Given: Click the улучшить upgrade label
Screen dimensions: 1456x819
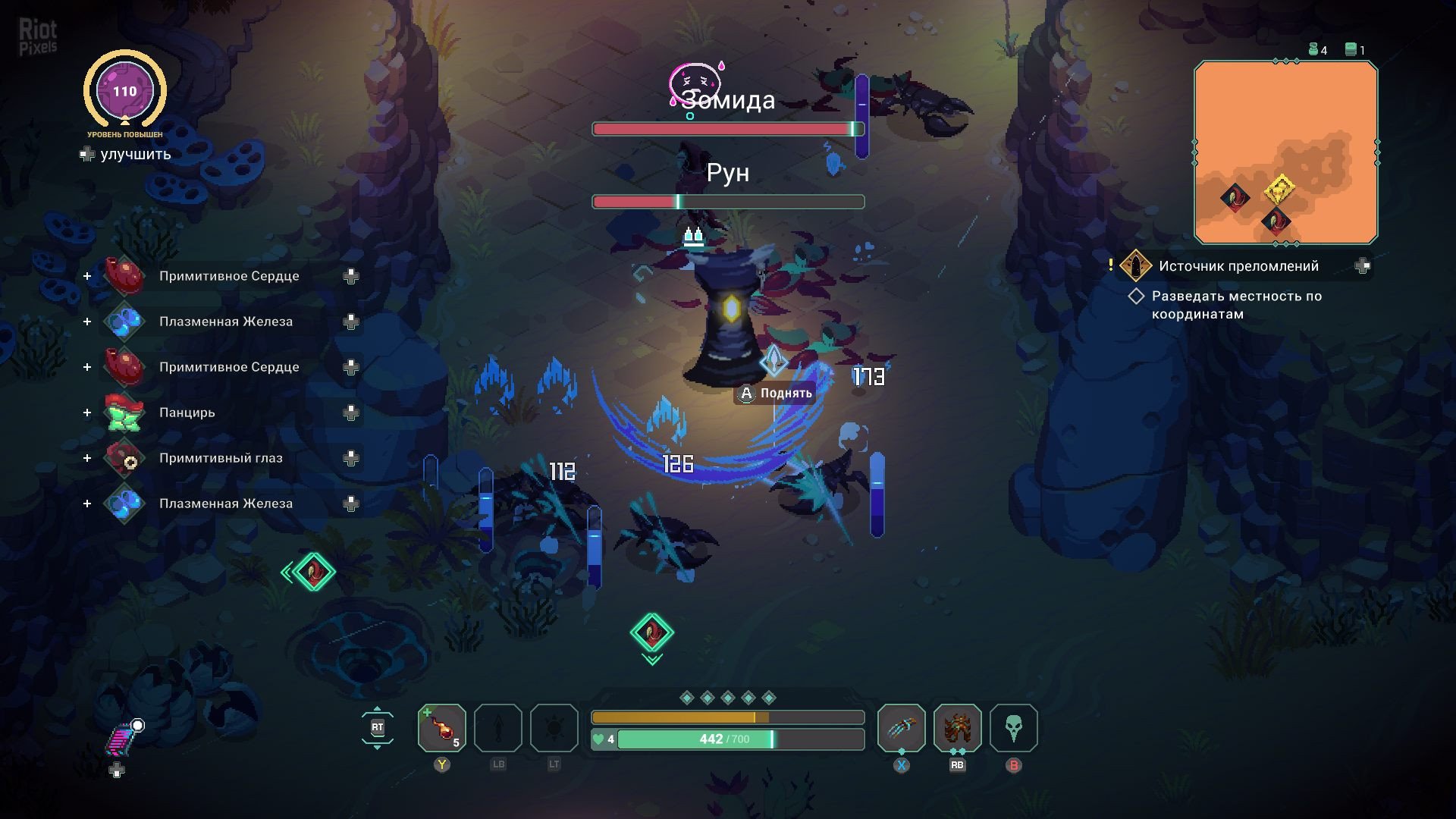Looking at the screenshot, I should pos(135,154).
